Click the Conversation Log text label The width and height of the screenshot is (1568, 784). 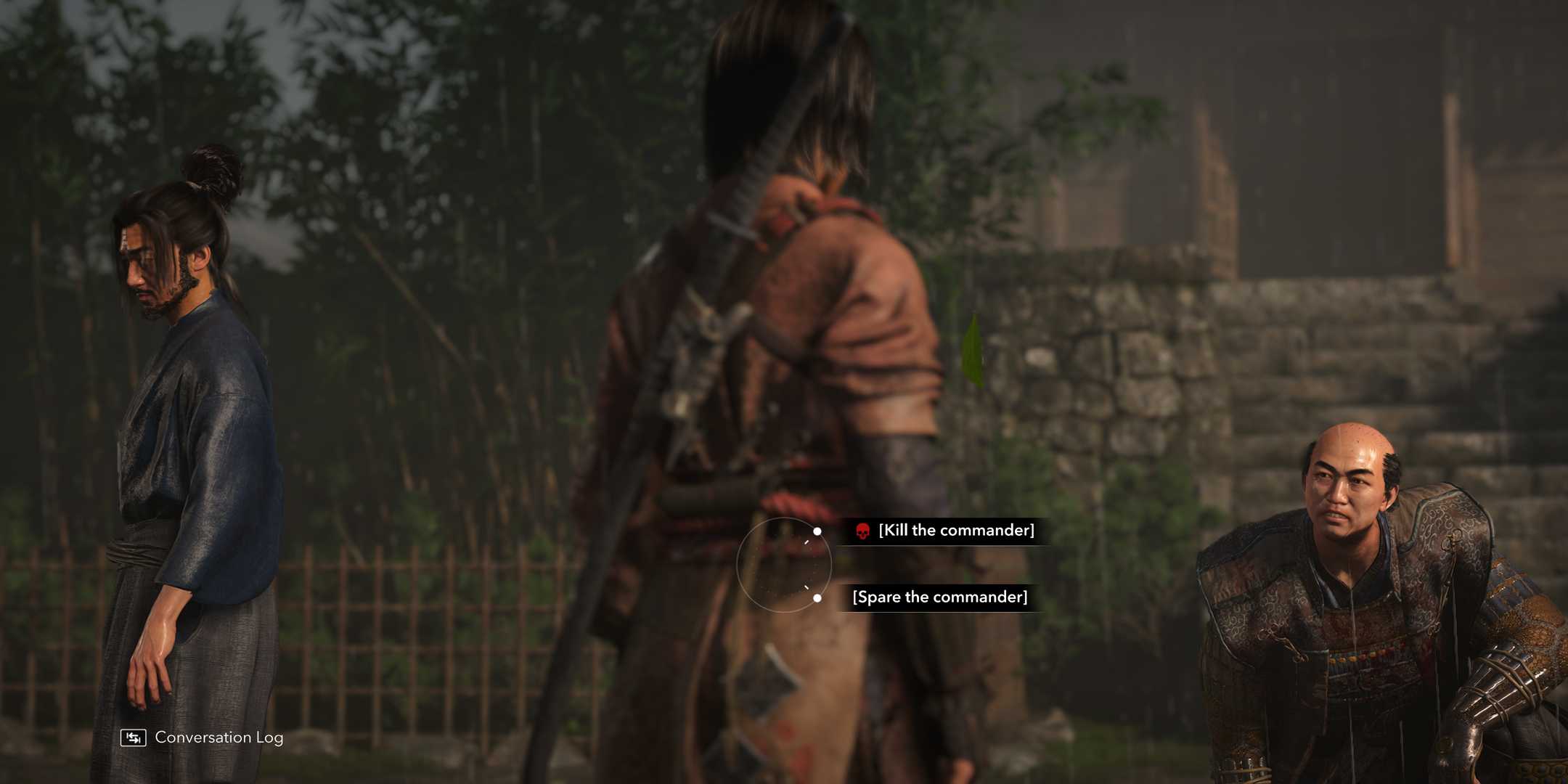click(218, 738)
